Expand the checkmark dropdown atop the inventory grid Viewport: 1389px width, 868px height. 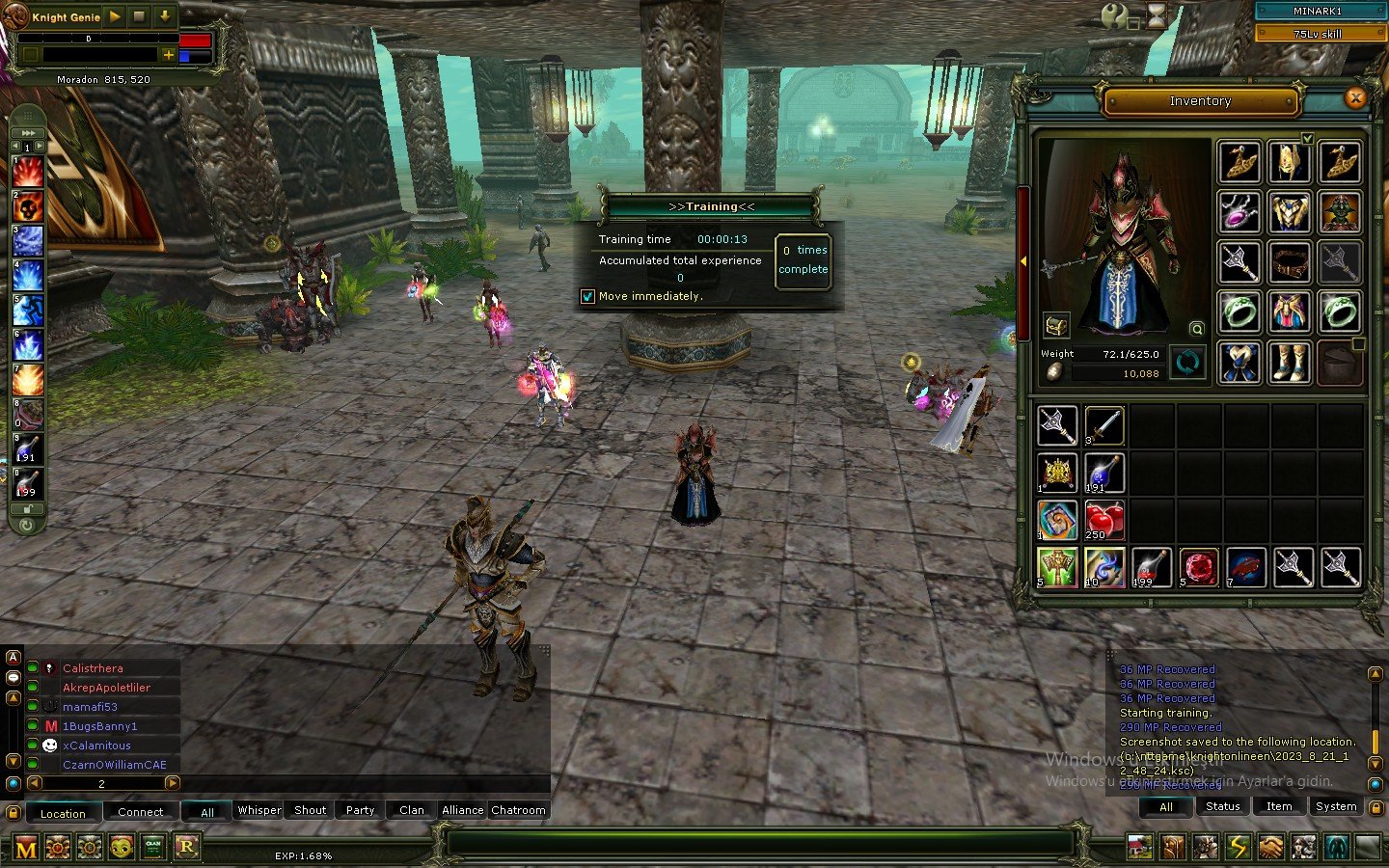point(1308,138)
